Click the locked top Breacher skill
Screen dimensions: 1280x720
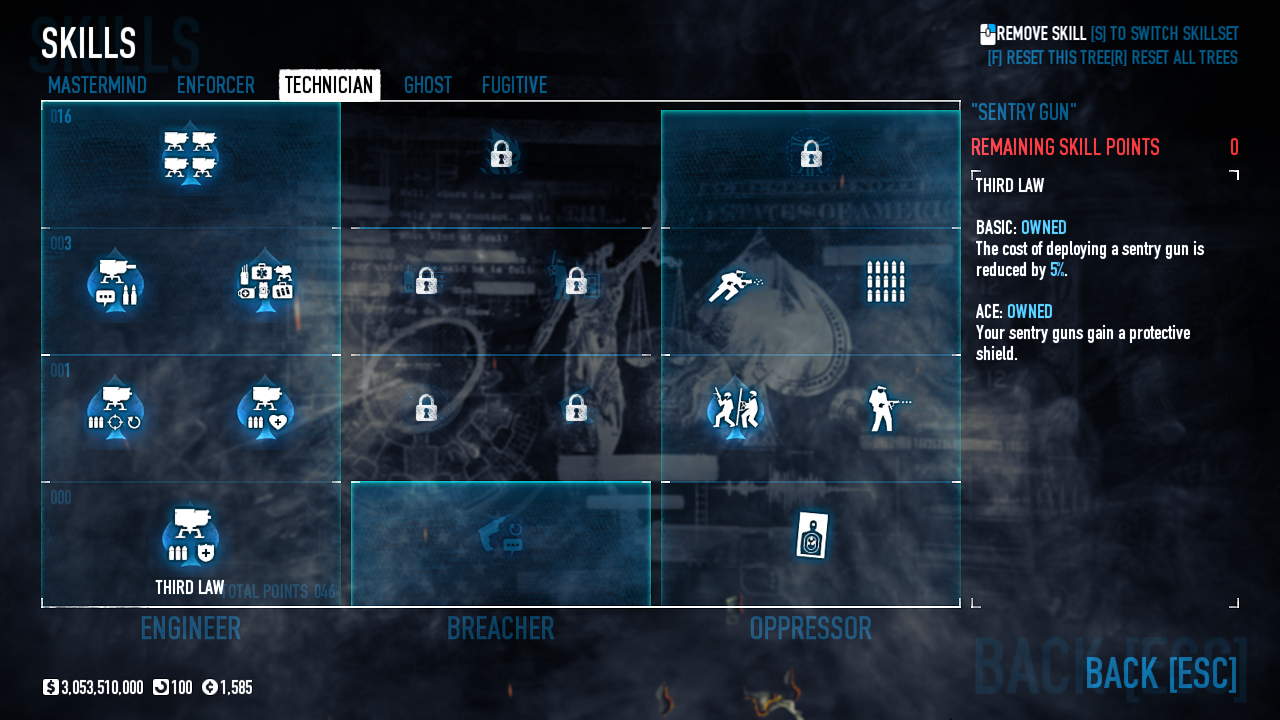tap(501, 154)
